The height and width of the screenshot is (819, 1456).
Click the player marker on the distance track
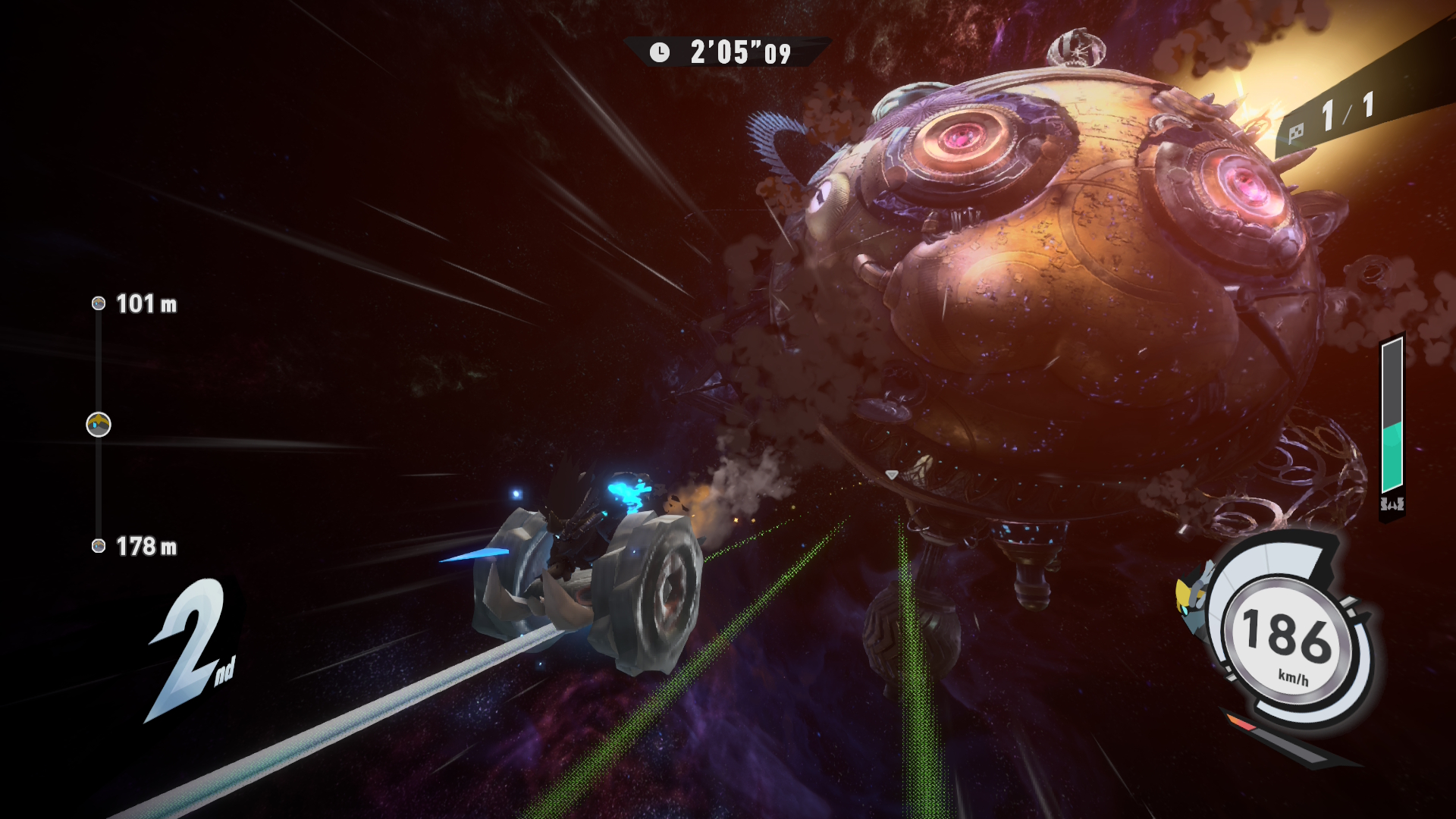(x=99, y=425)
